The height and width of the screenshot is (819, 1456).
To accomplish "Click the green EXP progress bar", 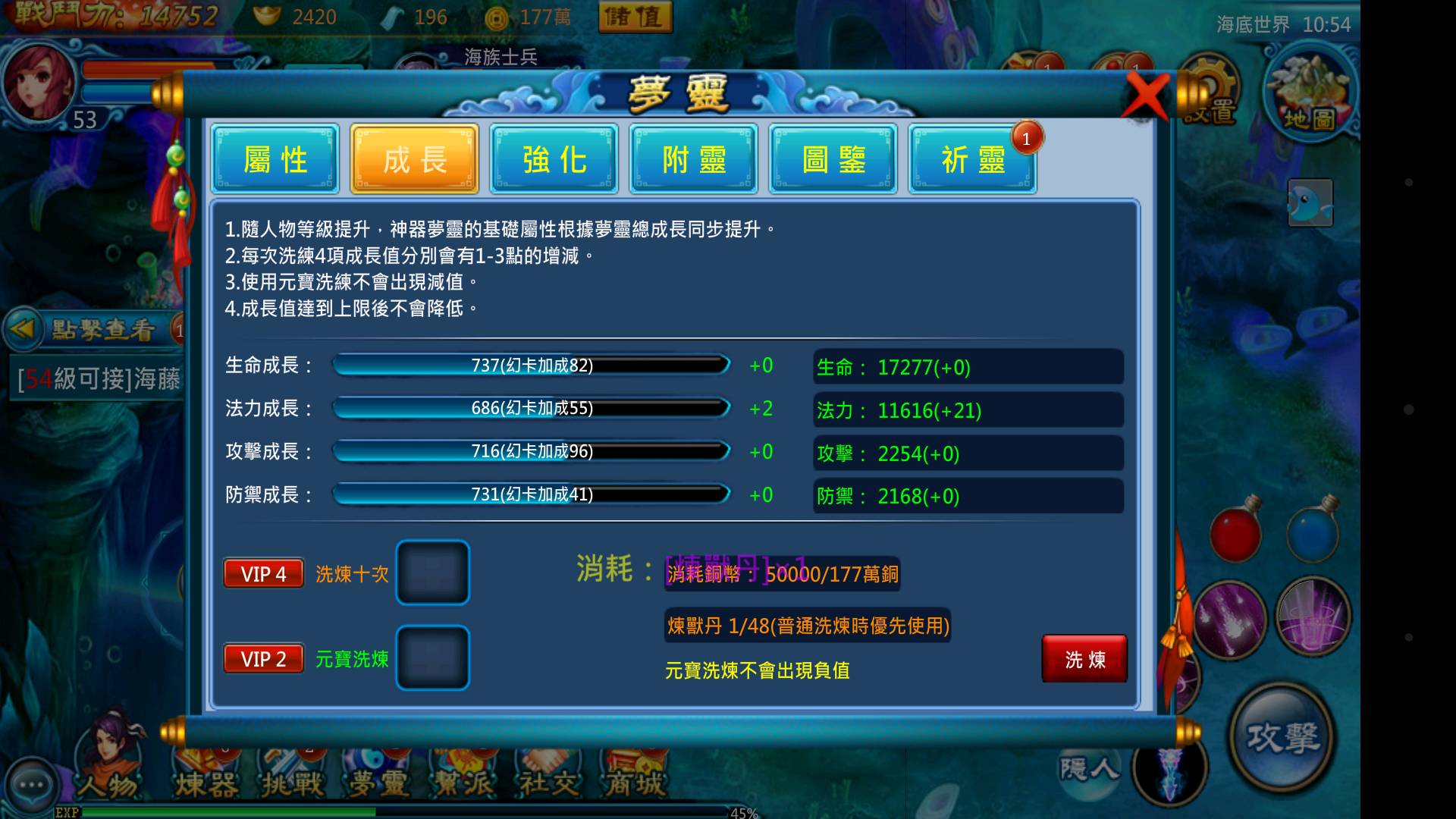I will pyautogui.click(x=379, y=812).
